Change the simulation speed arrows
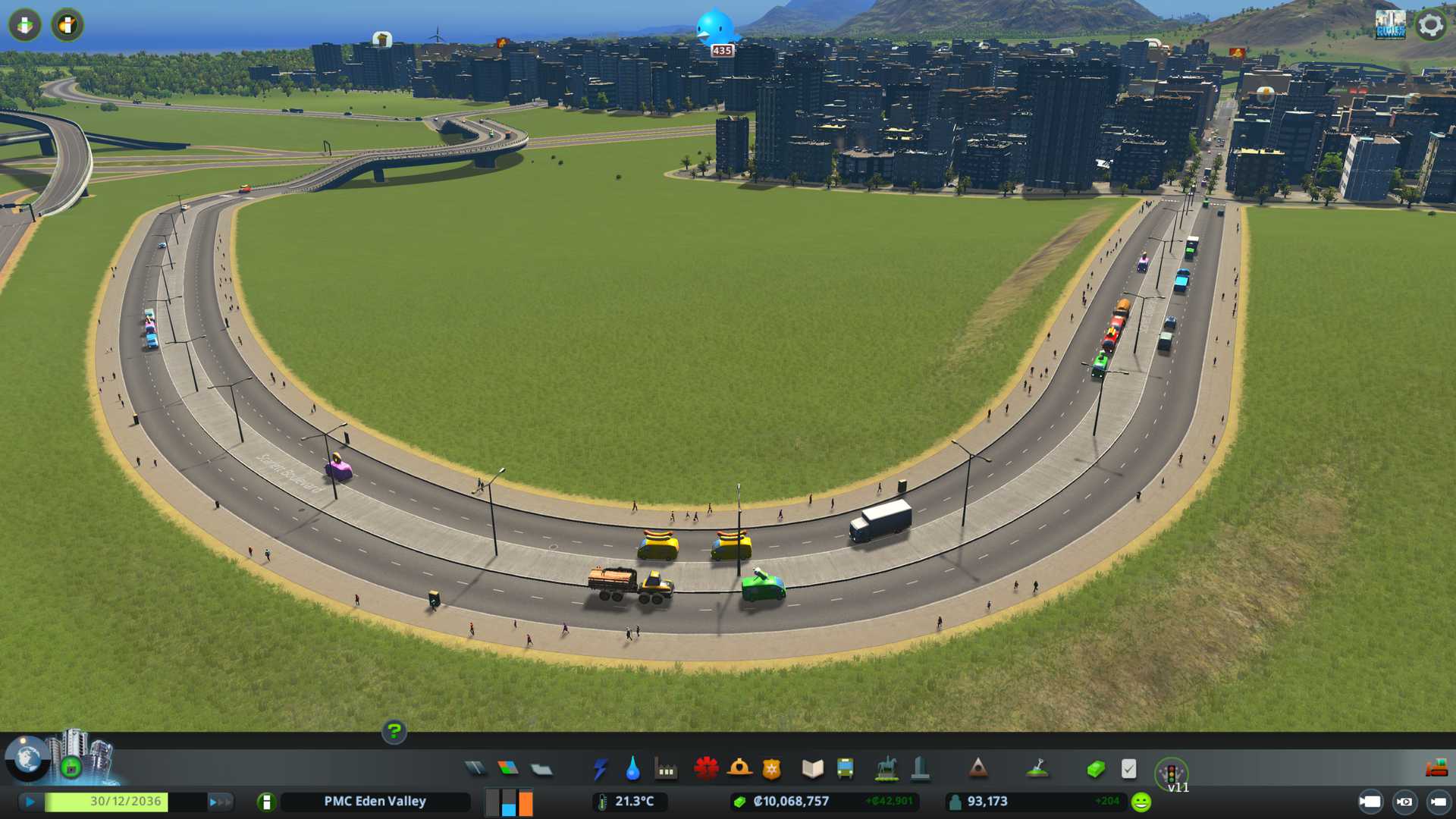The height and width of the screenshot is (819, 1456). click(x=219, y=802)
